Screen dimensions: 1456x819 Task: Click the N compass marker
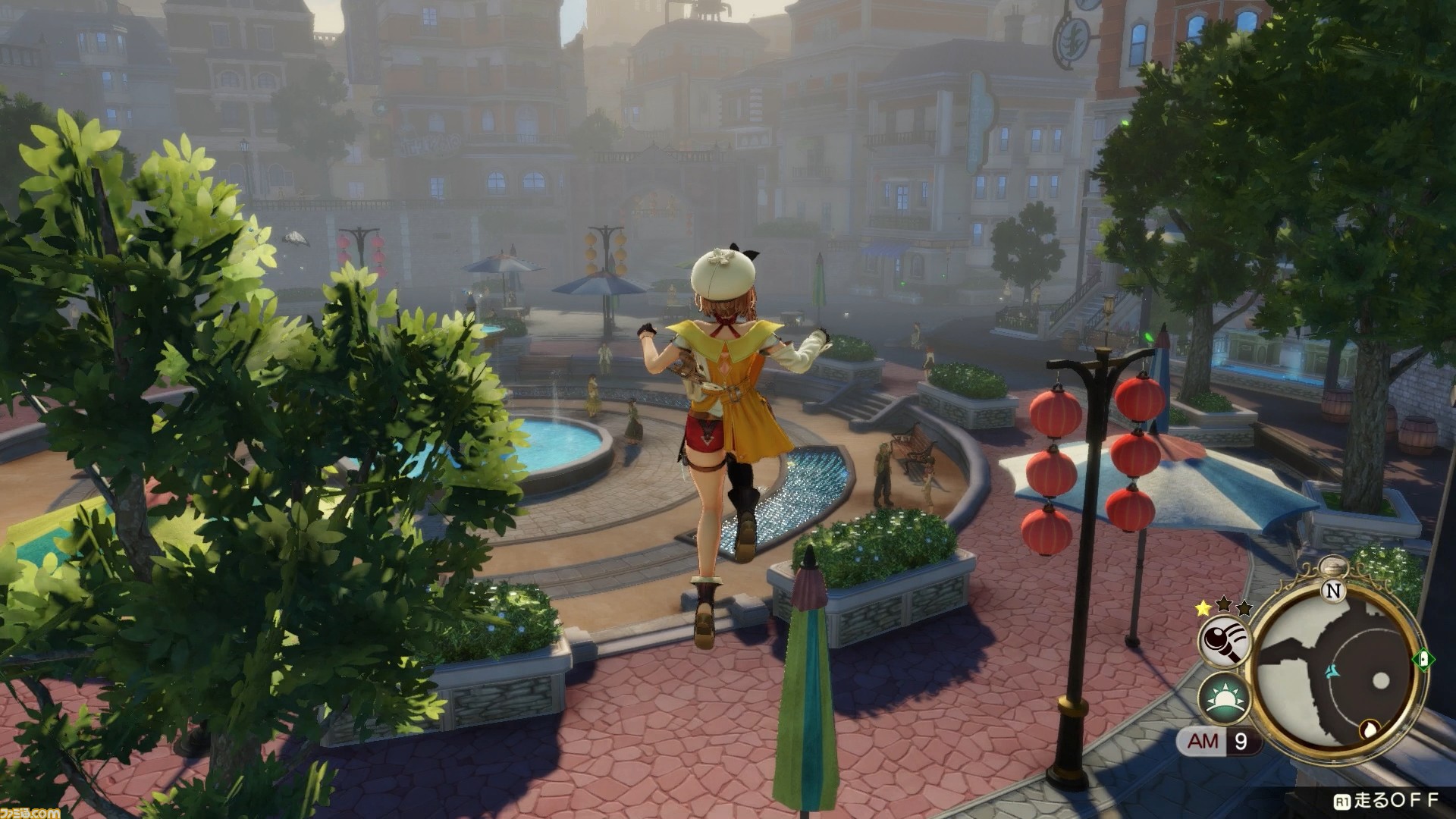click(1334, 590)
